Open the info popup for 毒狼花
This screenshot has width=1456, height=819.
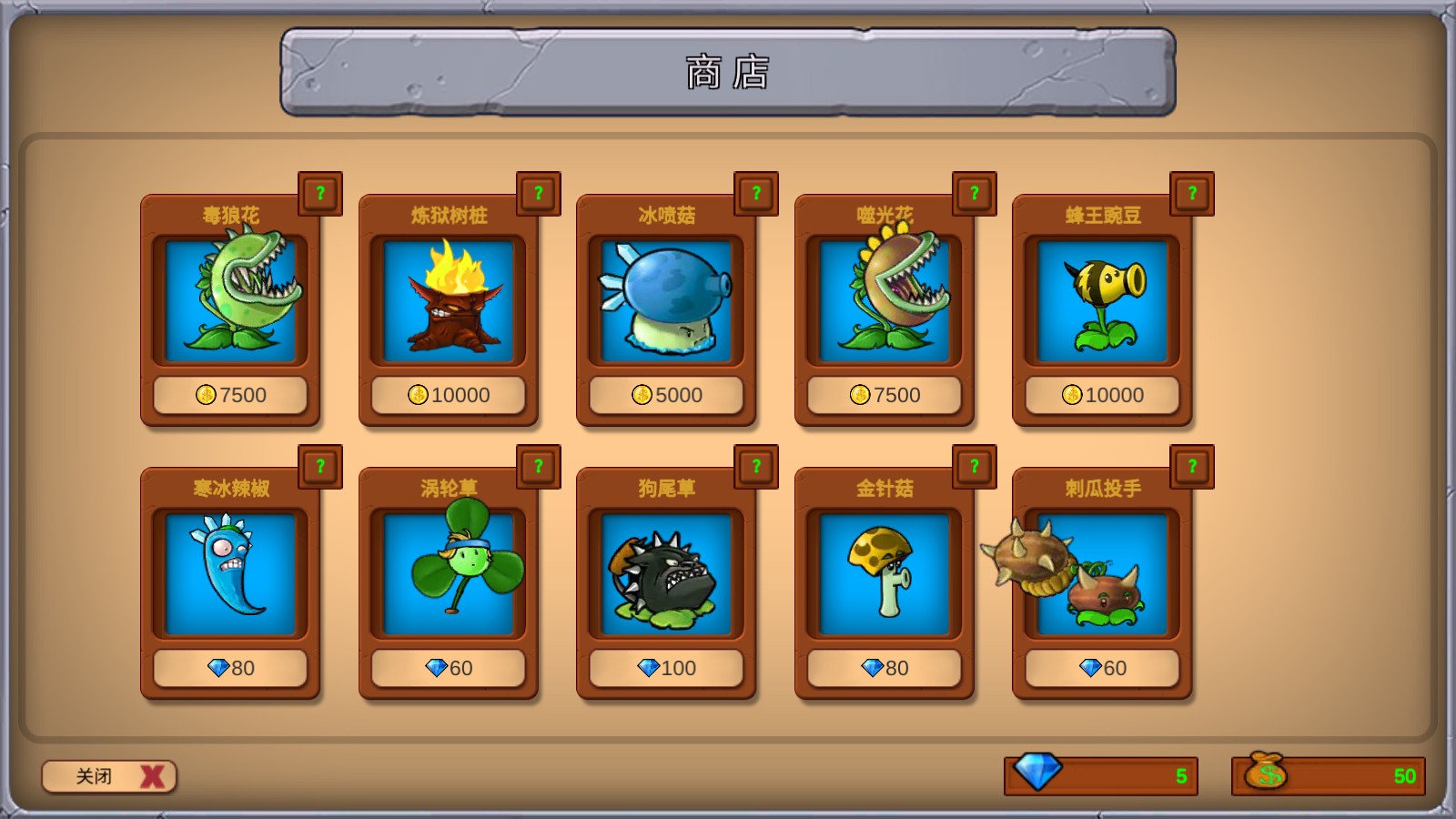[319, 192]
